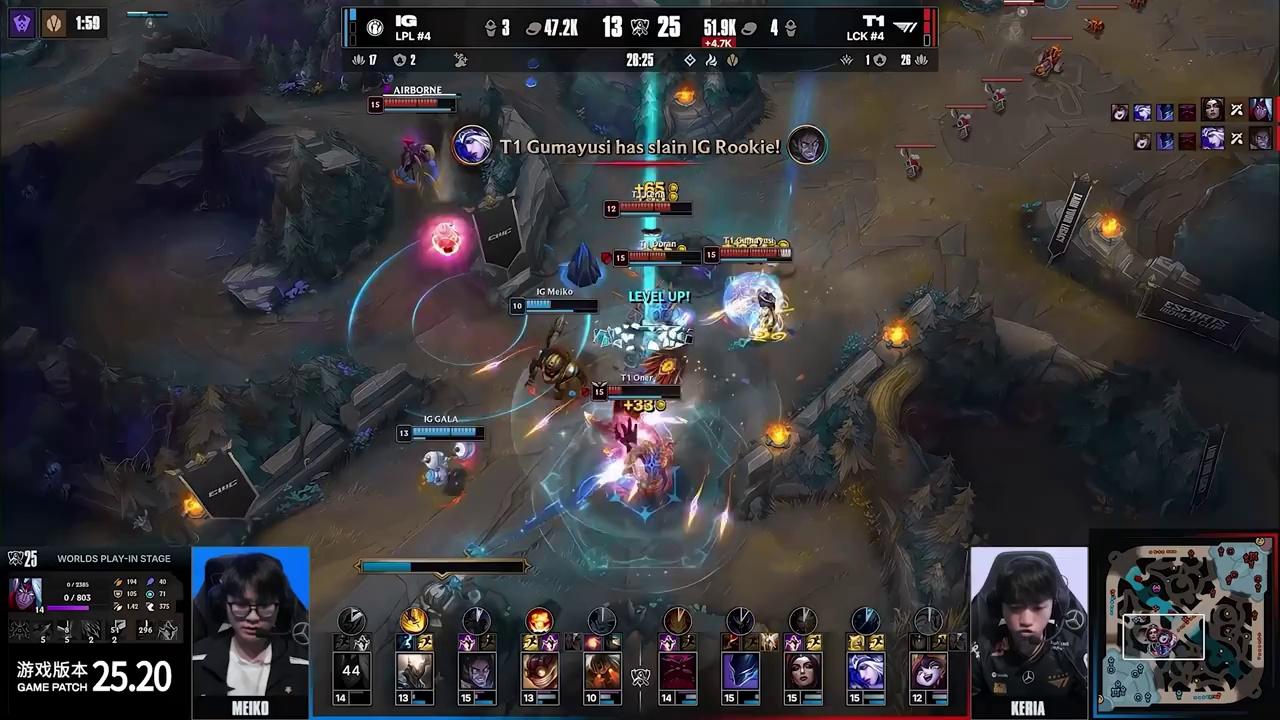Select the dead champion portrait showing 44
This screenshot has height=720, width=1280.
pos(351,671)
